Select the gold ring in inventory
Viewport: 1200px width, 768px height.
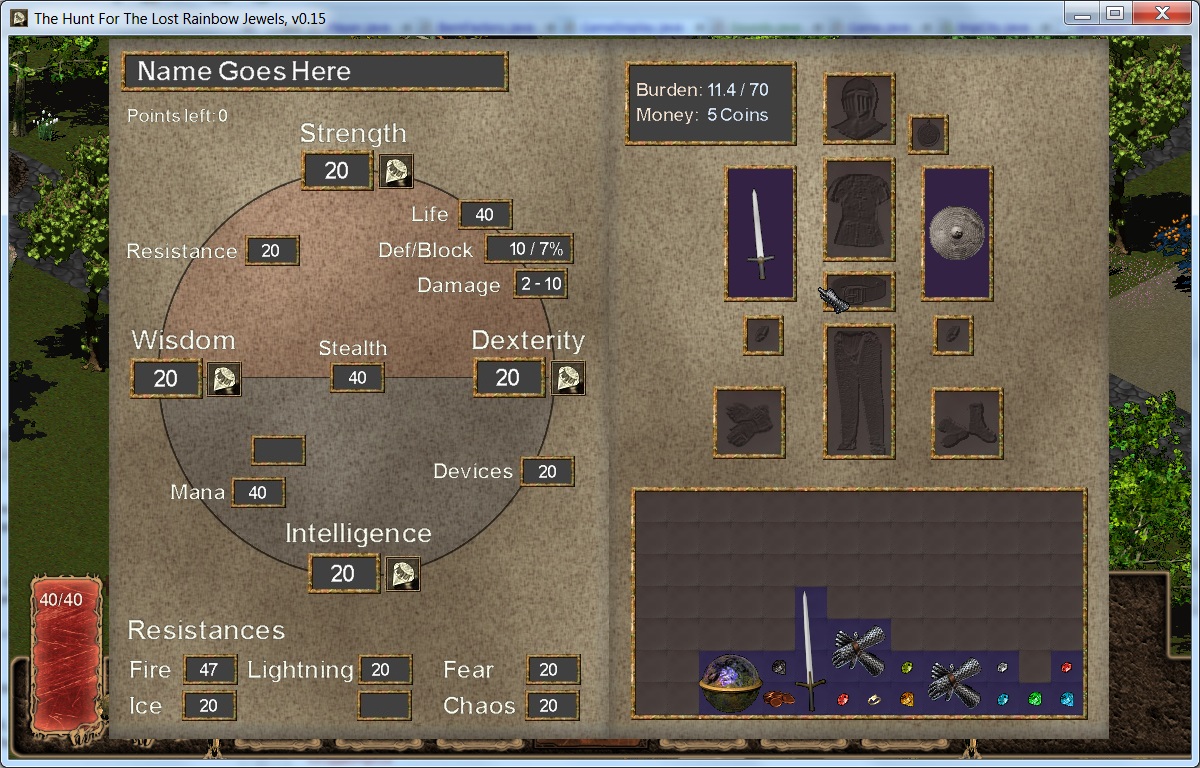pyautogui.click(x=874, y=699)
